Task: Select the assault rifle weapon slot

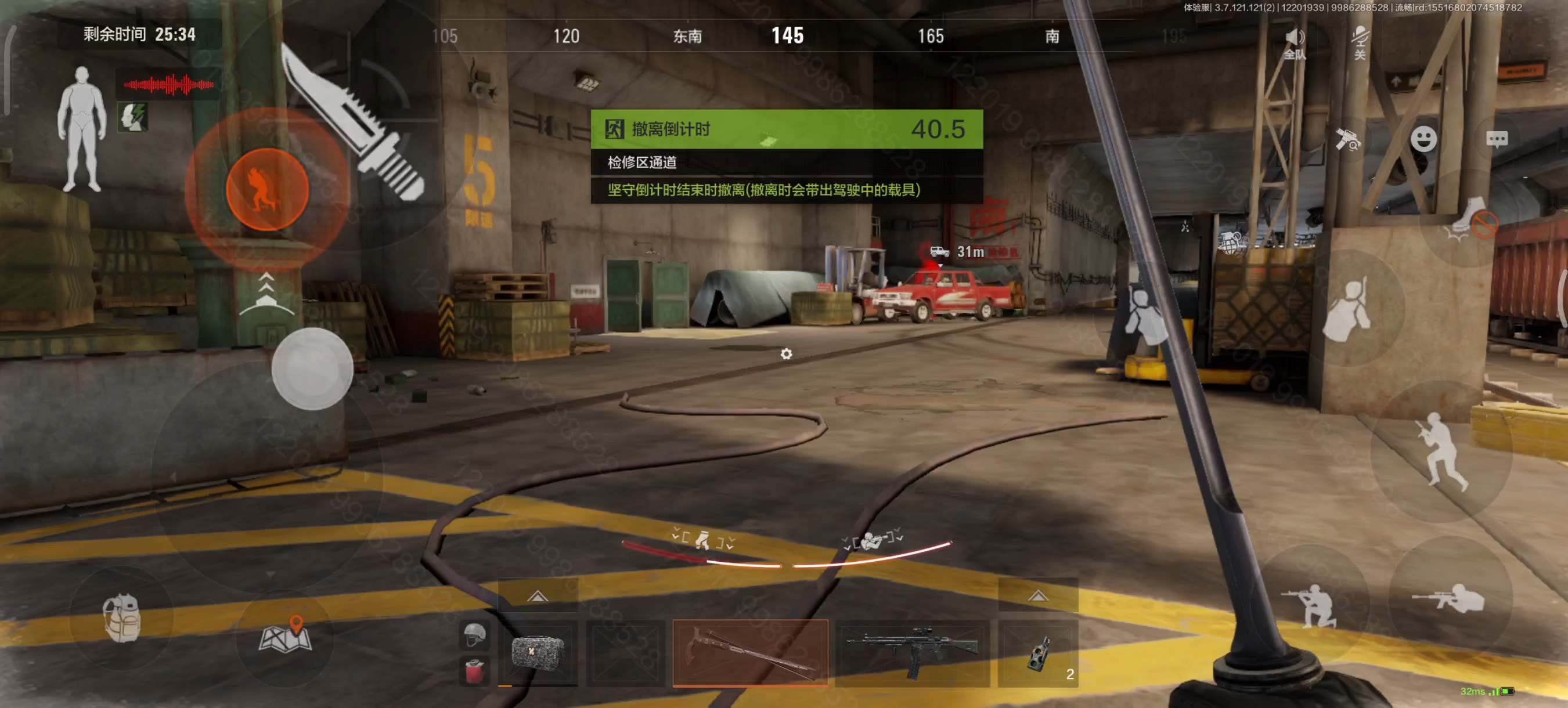Action: pyautogui.click(x=912, y=653)
